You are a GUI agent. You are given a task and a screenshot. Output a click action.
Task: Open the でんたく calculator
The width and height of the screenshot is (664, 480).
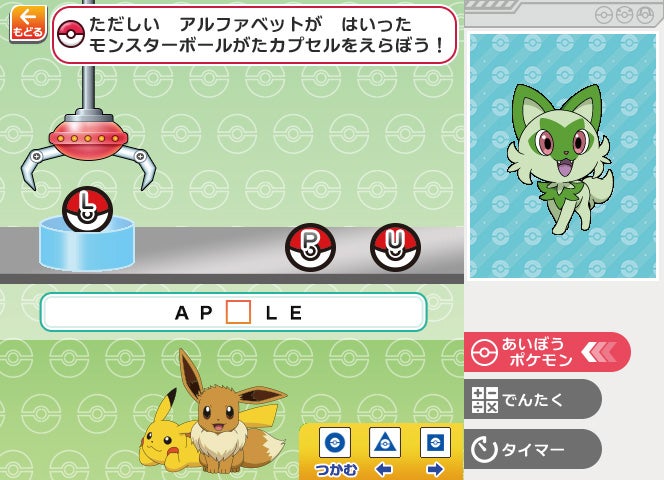(534, 399)
